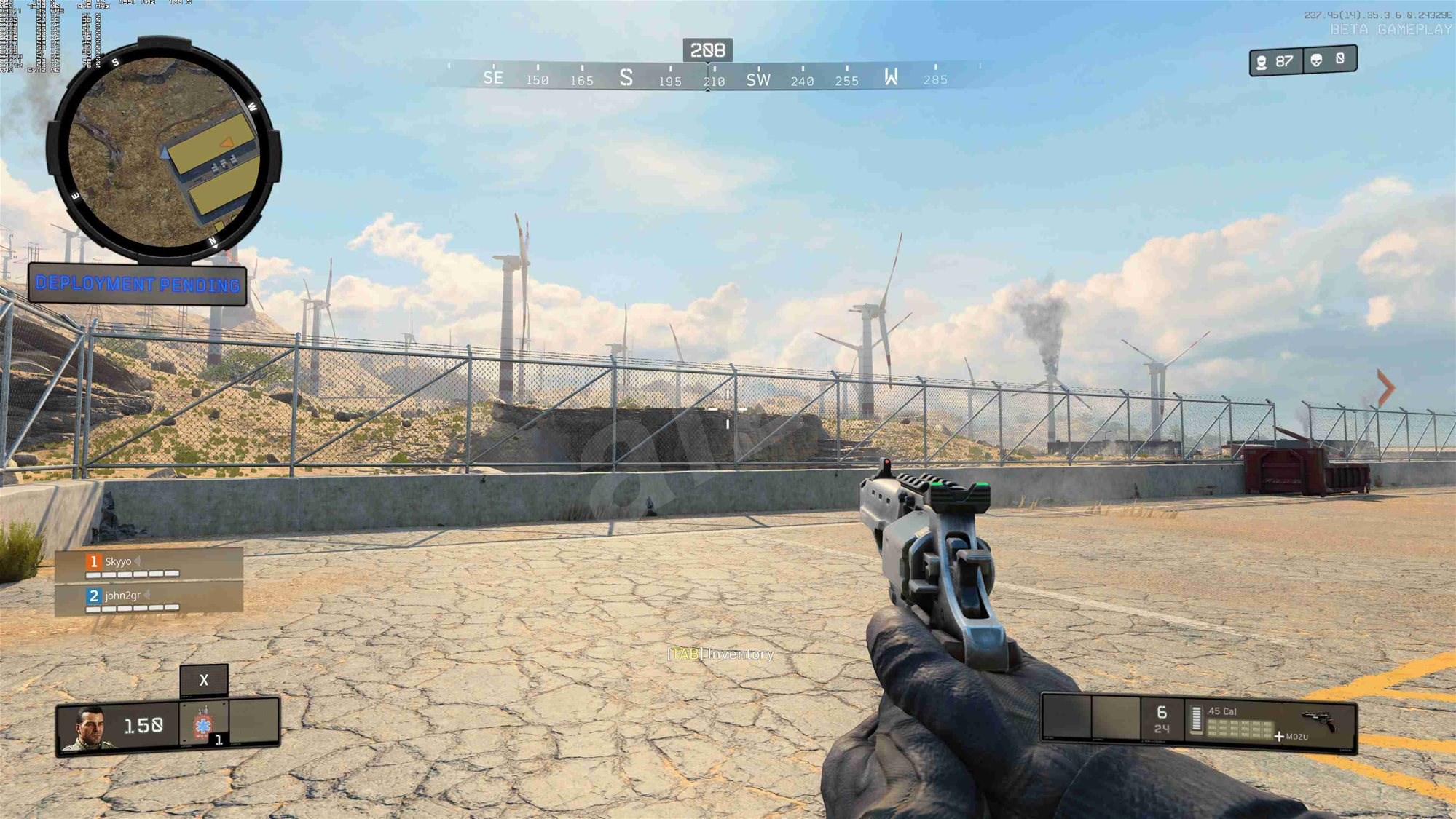This screenshot has height=819, width=1456.
Task: Select the healing item equipment slot
Action: [204, 725]
